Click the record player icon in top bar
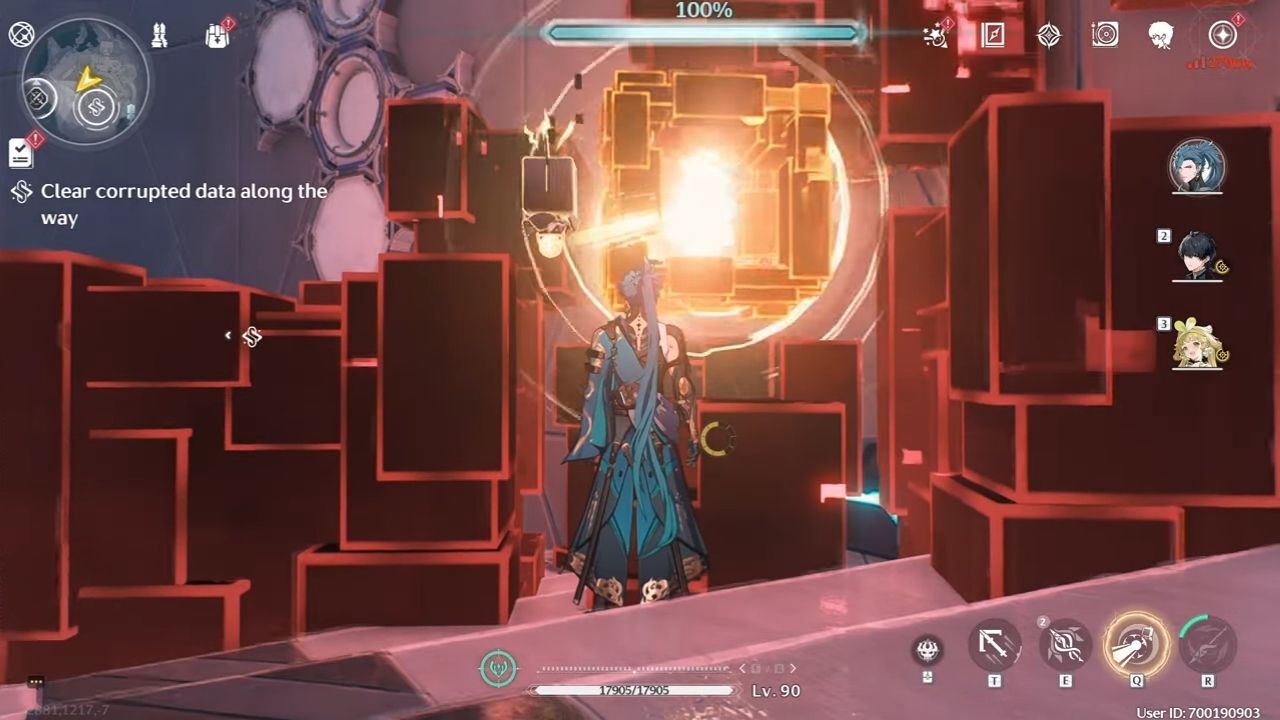1280x720 pixels. coord(1105,35)
